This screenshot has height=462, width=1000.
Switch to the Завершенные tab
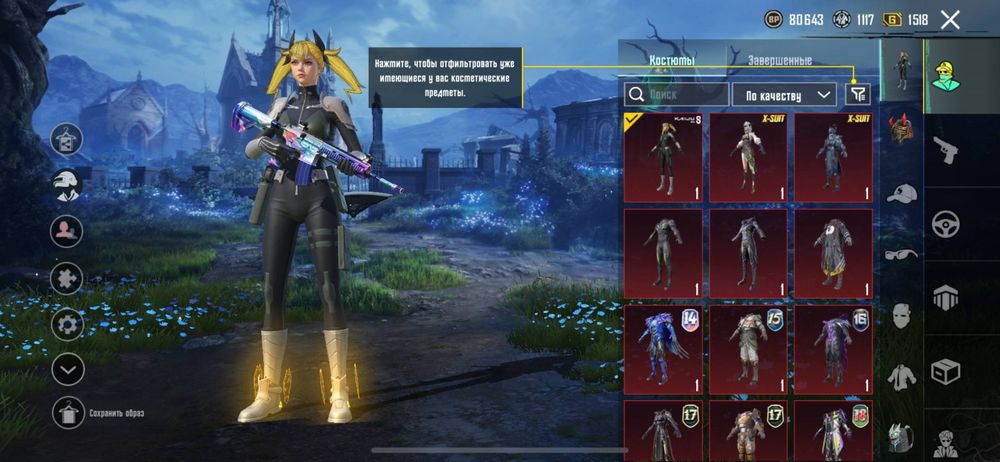(x=779, y=61)
